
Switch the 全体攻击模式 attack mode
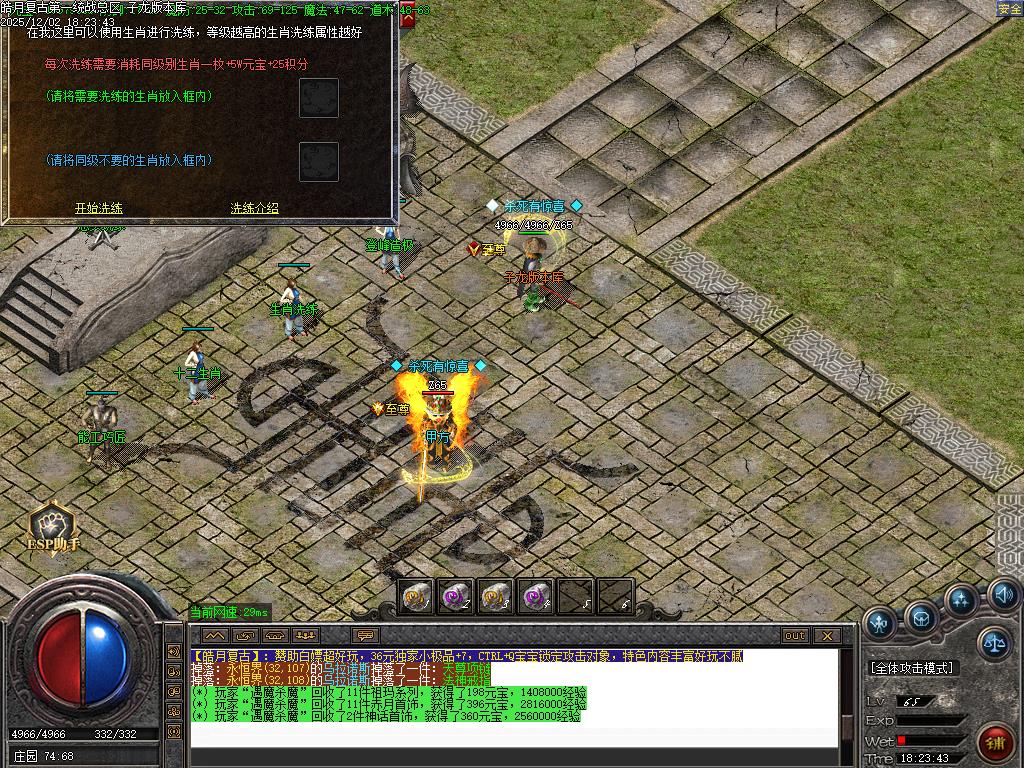tap(912, 667)
